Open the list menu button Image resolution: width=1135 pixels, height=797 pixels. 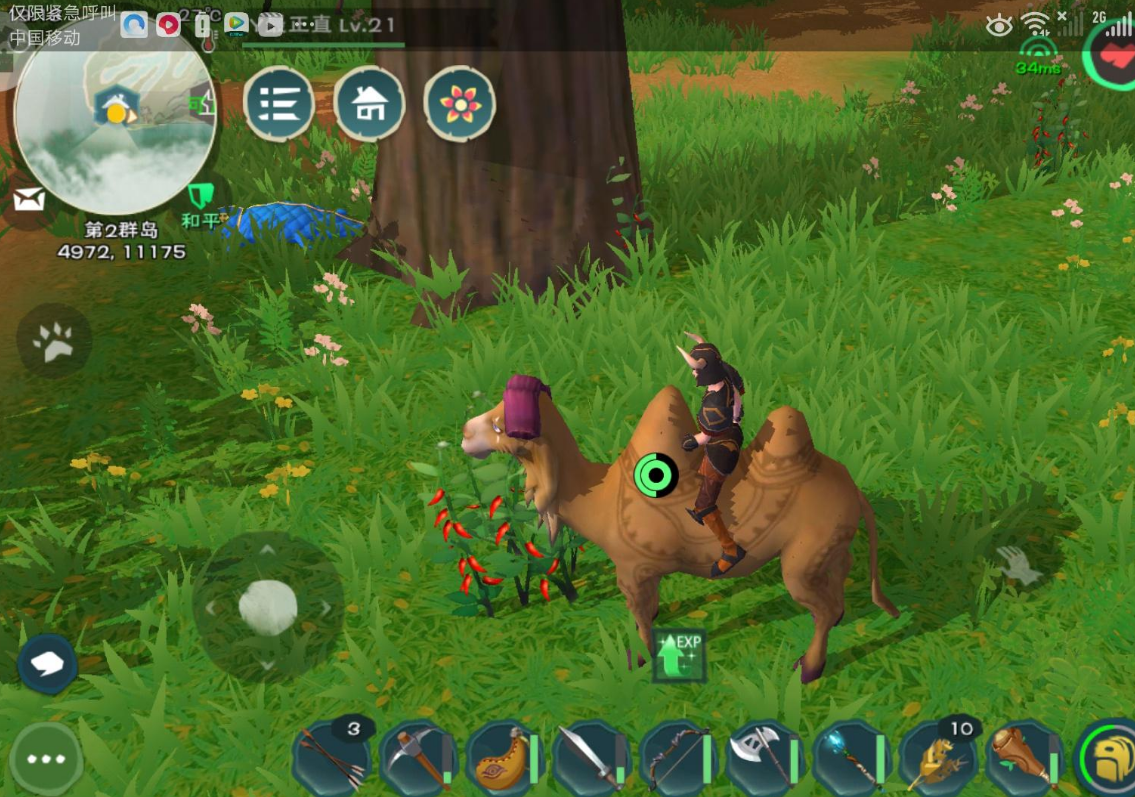(x=279, y=103)
